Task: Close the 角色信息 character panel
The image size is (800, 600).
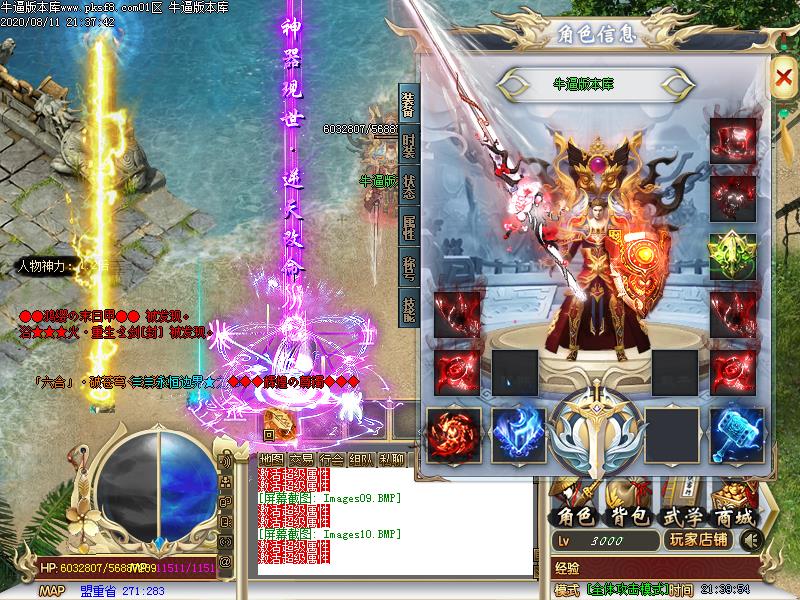Action: [x=783, y=77]
